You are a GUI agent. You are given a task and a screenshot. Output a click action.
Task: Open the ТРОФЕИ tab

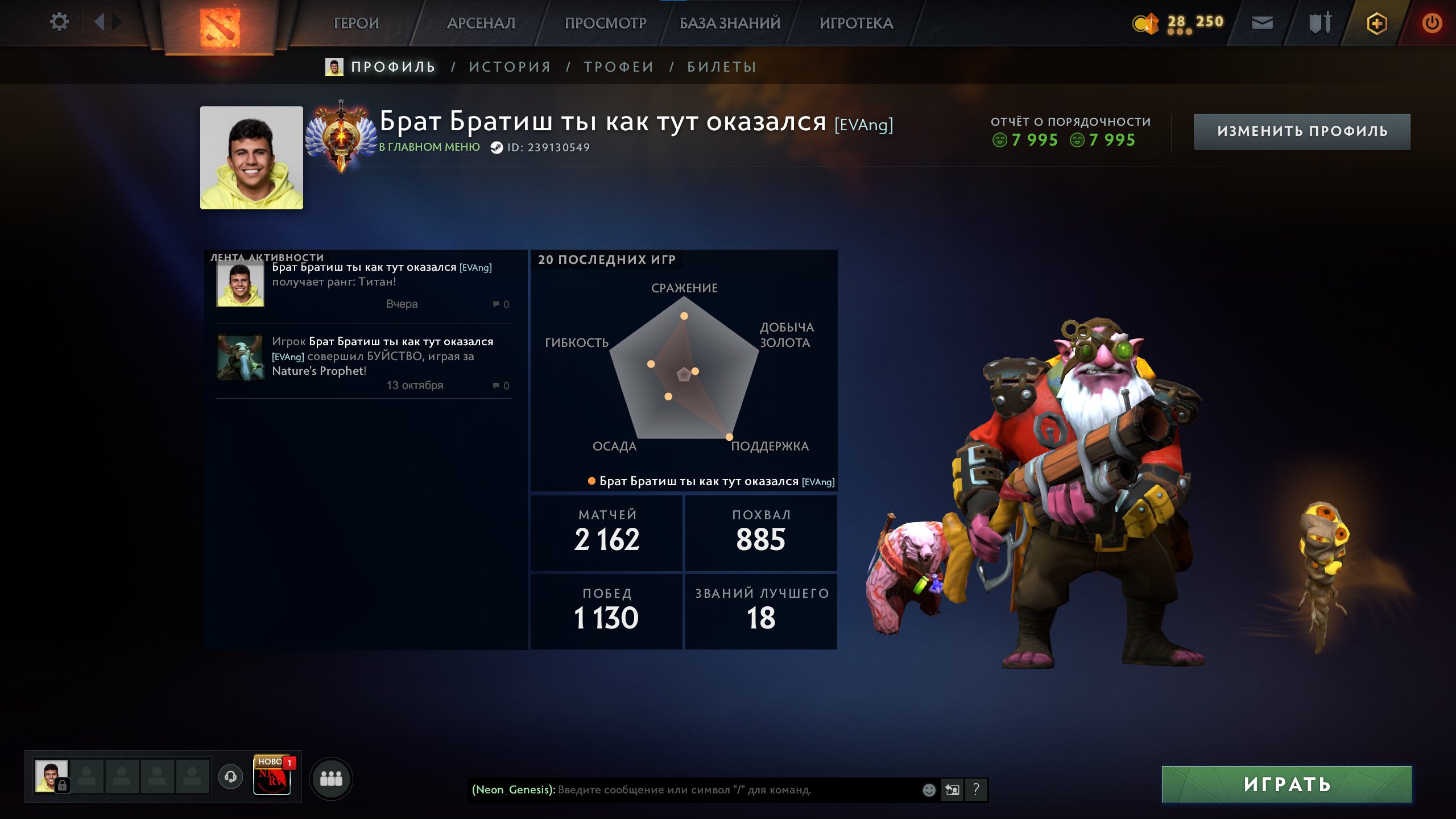(618, 67)
